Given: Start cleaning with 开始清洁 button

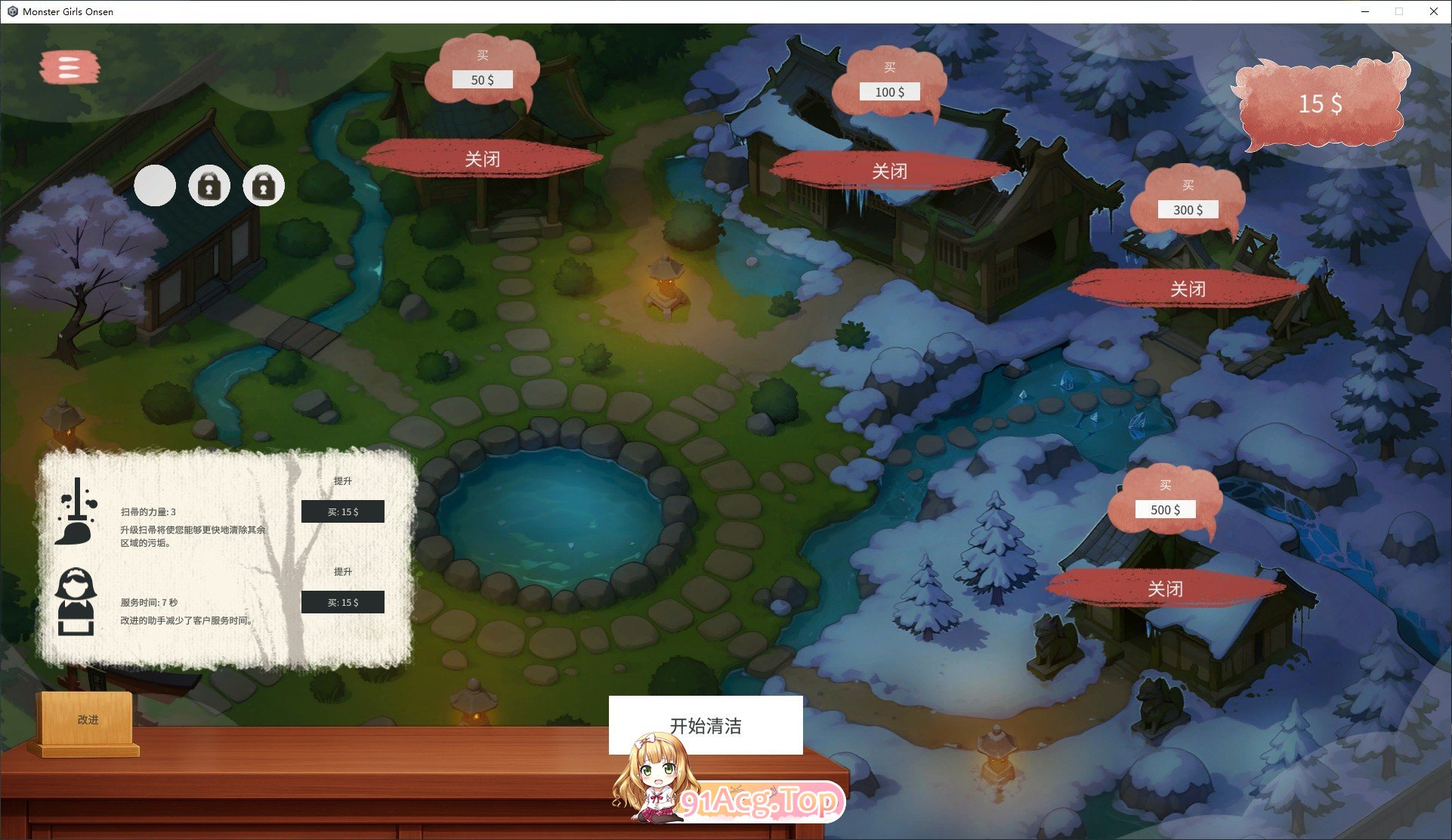Looking at the screenshot, I should tap(706, 724).
